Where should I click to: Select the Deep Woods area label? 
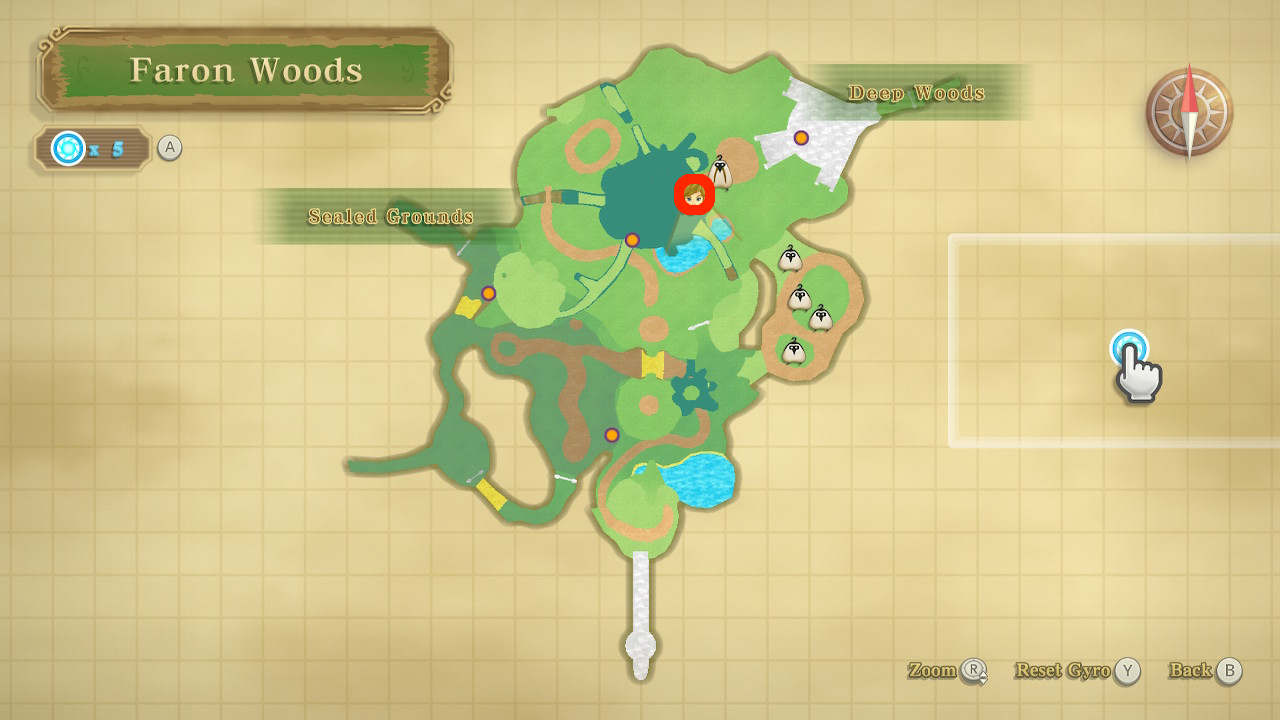pyautogui.click(x=916, y=93)
